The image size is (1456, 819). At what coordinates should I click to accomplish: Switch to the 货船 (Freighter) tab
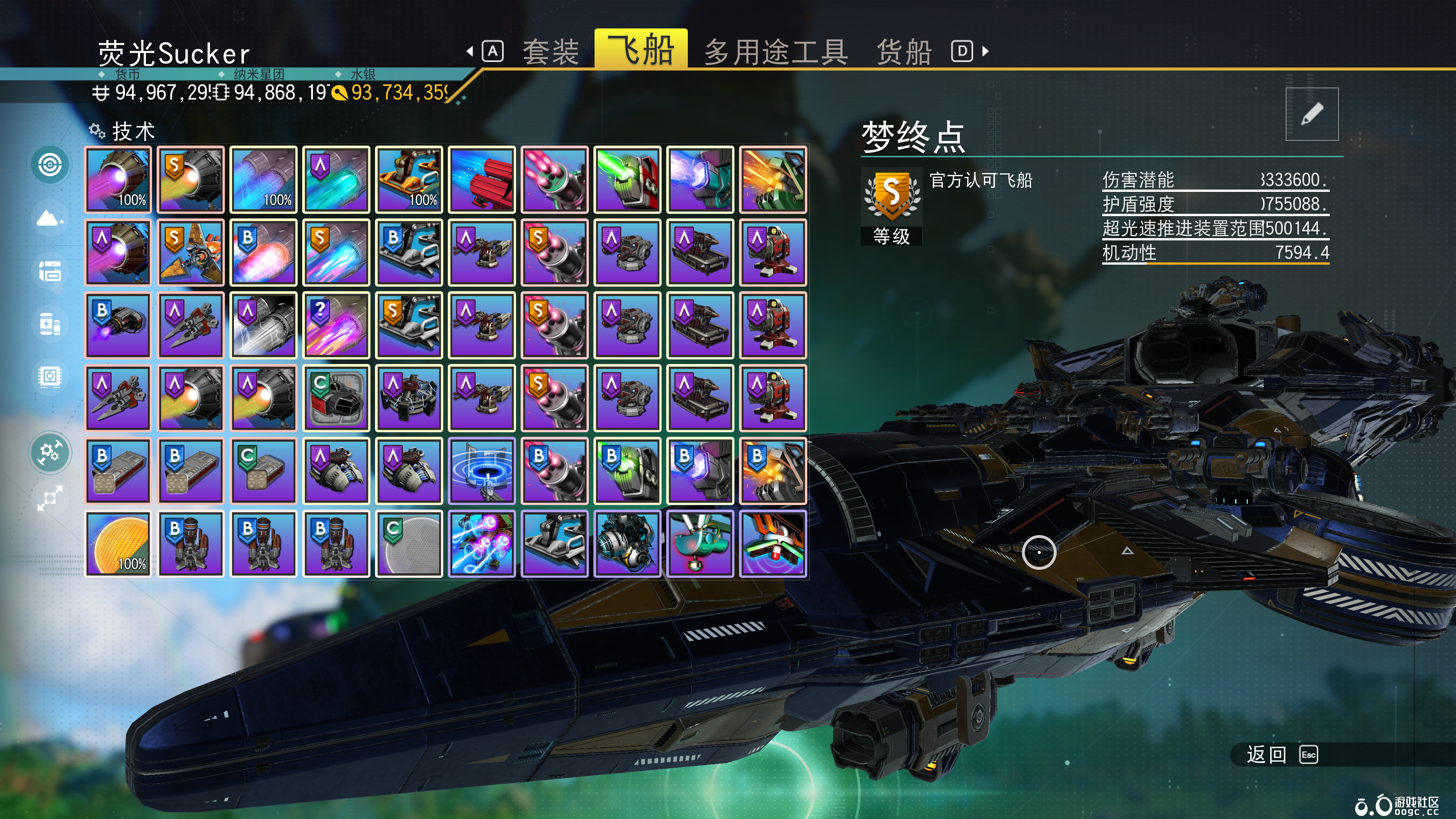[x=904, y=52]
